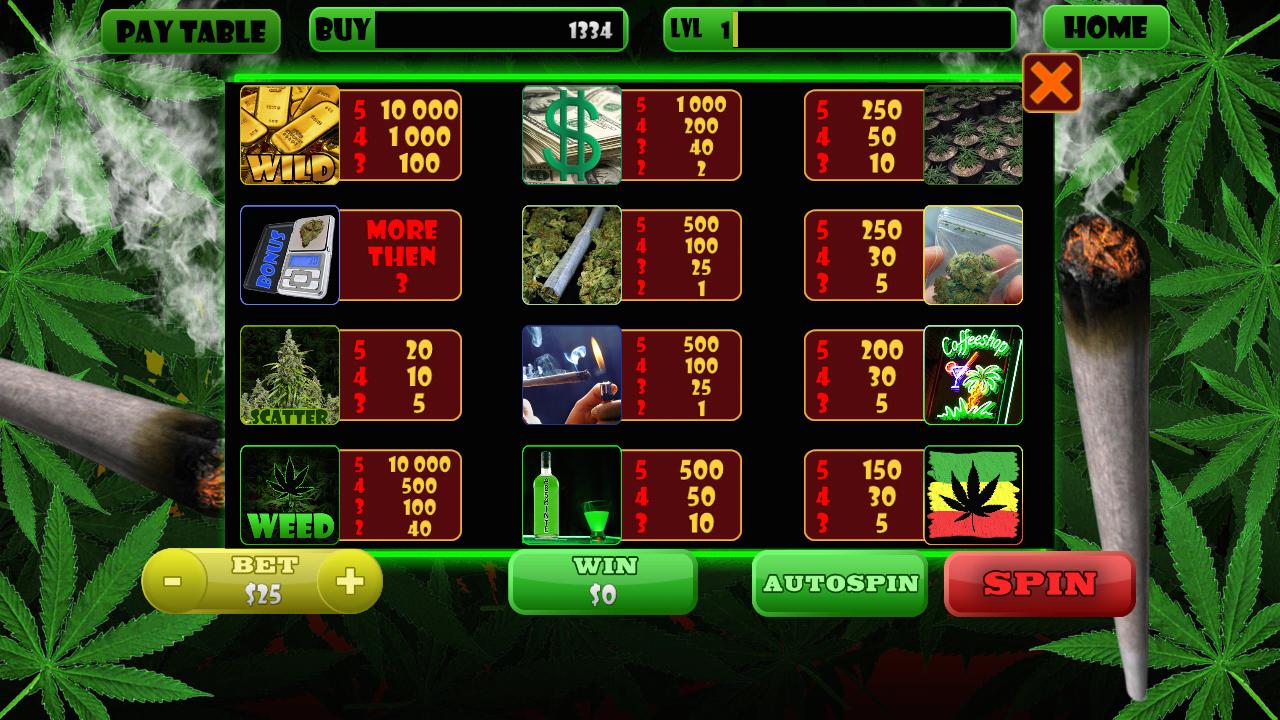Select the weed bag symbol
Screen dimensions: 1280x720
click(x=973, y=255)
